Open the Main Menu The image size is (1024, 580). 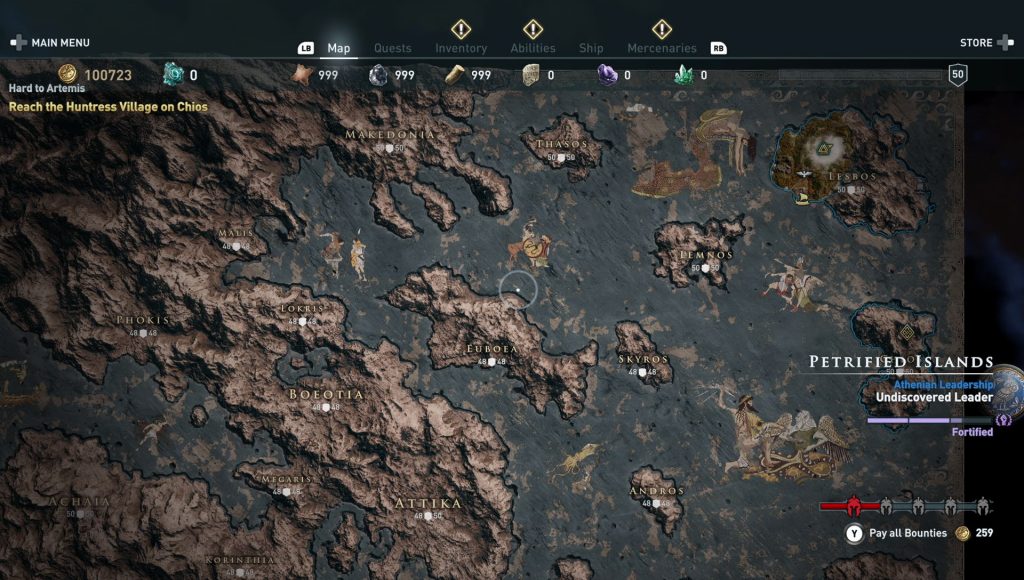pos(51,43)
